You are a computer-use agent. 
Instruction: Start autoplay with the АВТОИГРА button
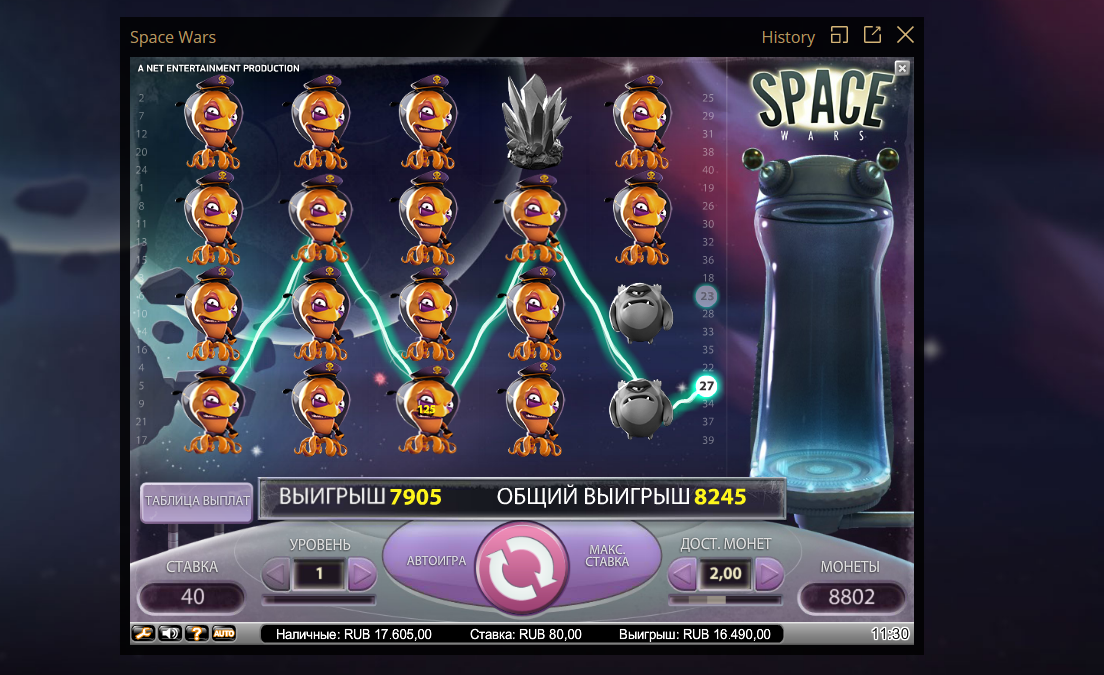point(436,560)
